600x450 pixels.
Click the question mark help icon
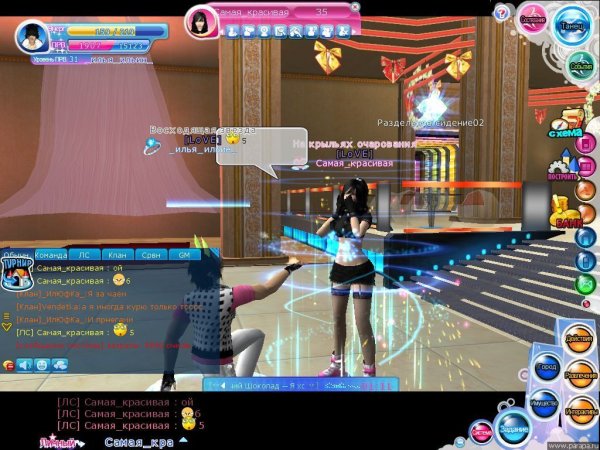502,12
